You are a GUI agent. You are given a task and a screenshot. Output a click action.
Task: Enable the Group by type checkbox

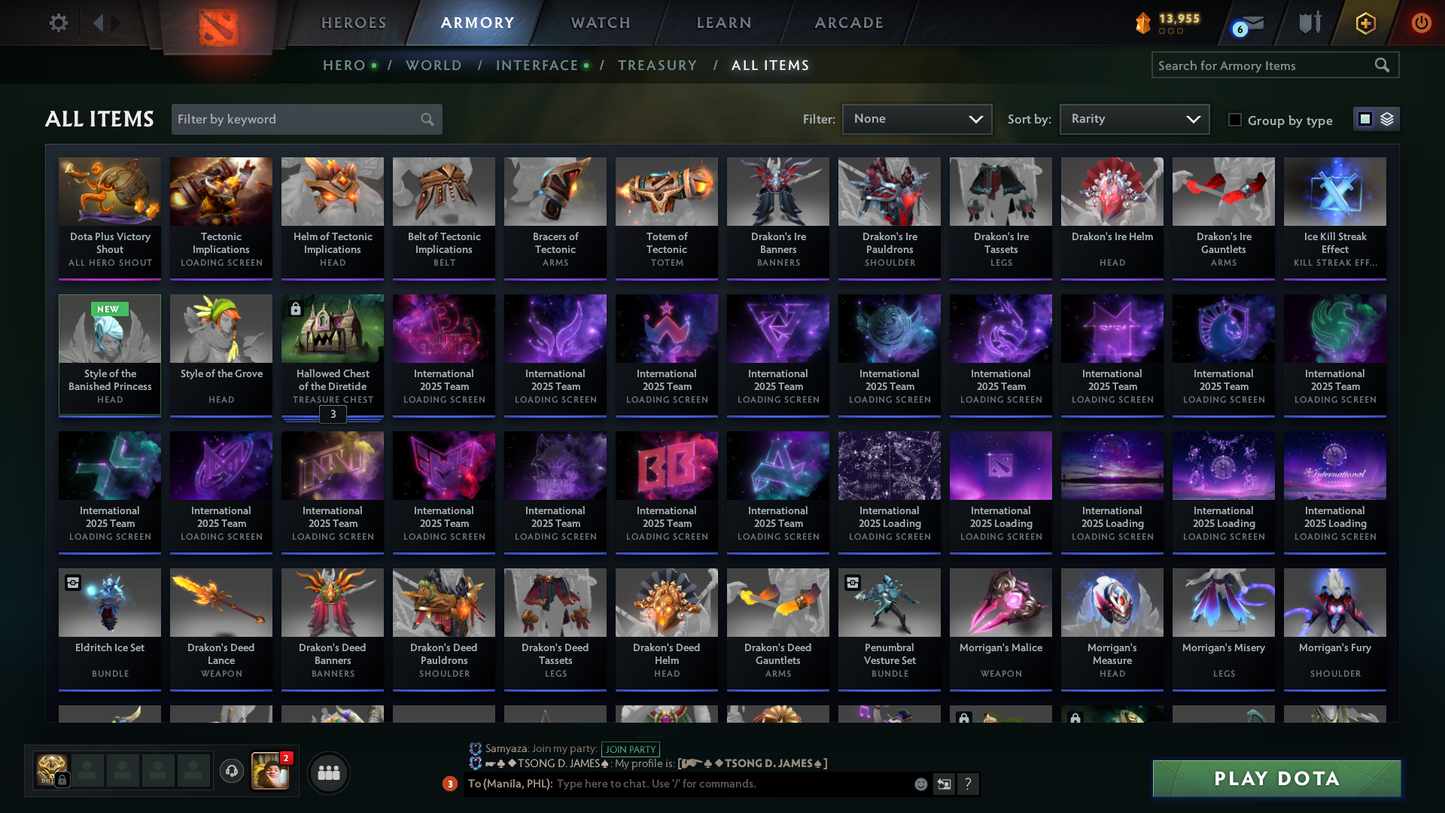(x=1235, y=119)
